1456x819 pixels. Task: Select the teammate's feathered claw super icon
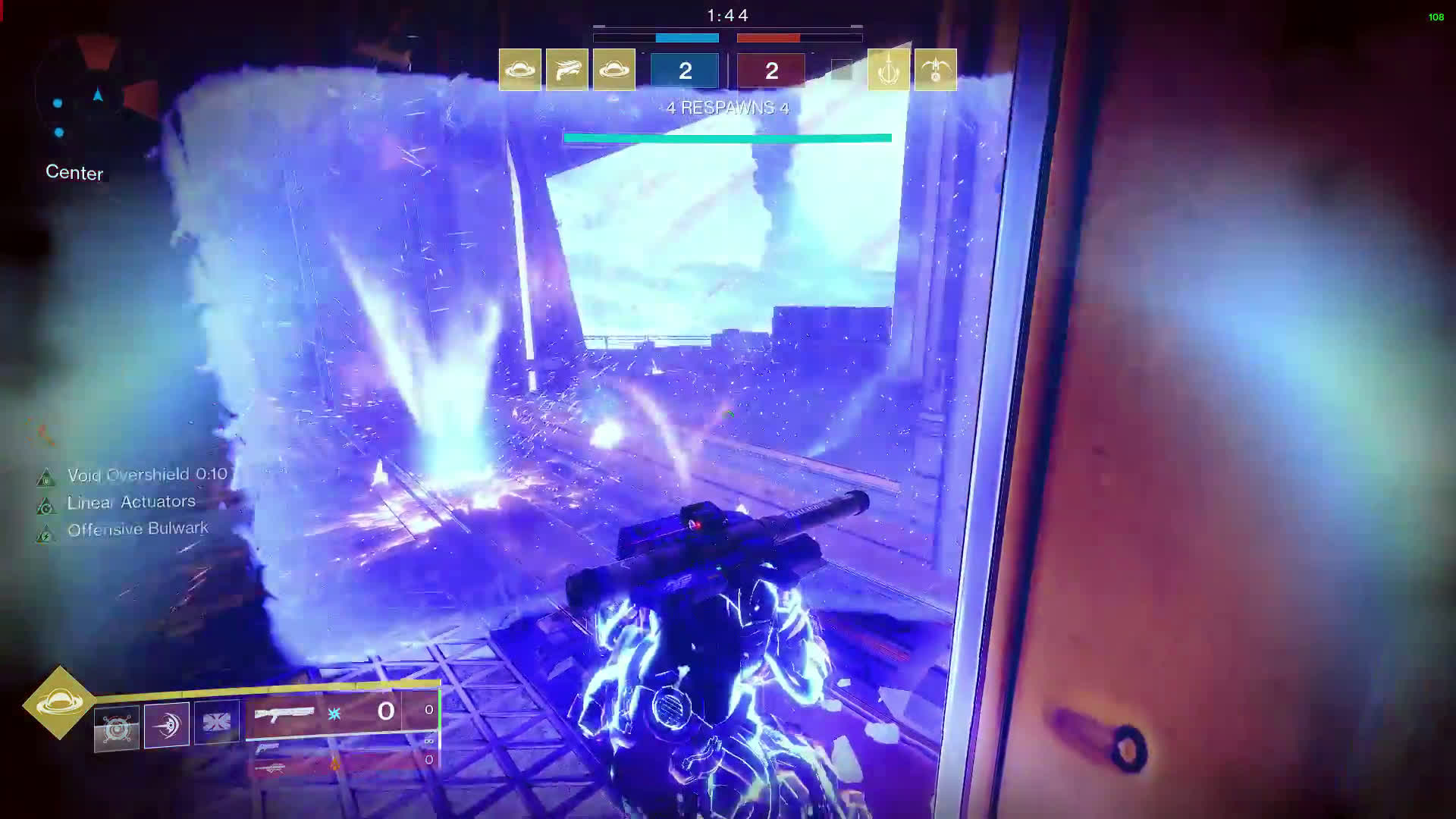click(566, 70)
